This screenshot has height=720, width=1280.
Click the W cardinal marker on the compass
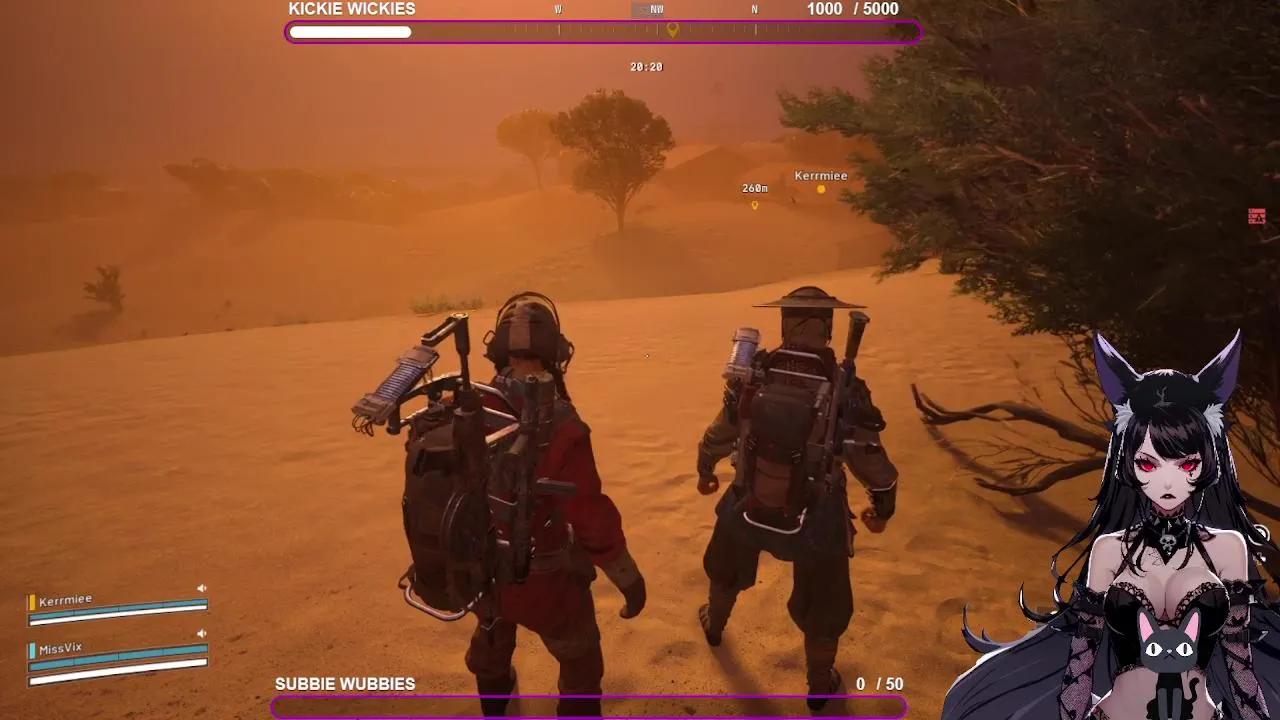pos(556,9)
